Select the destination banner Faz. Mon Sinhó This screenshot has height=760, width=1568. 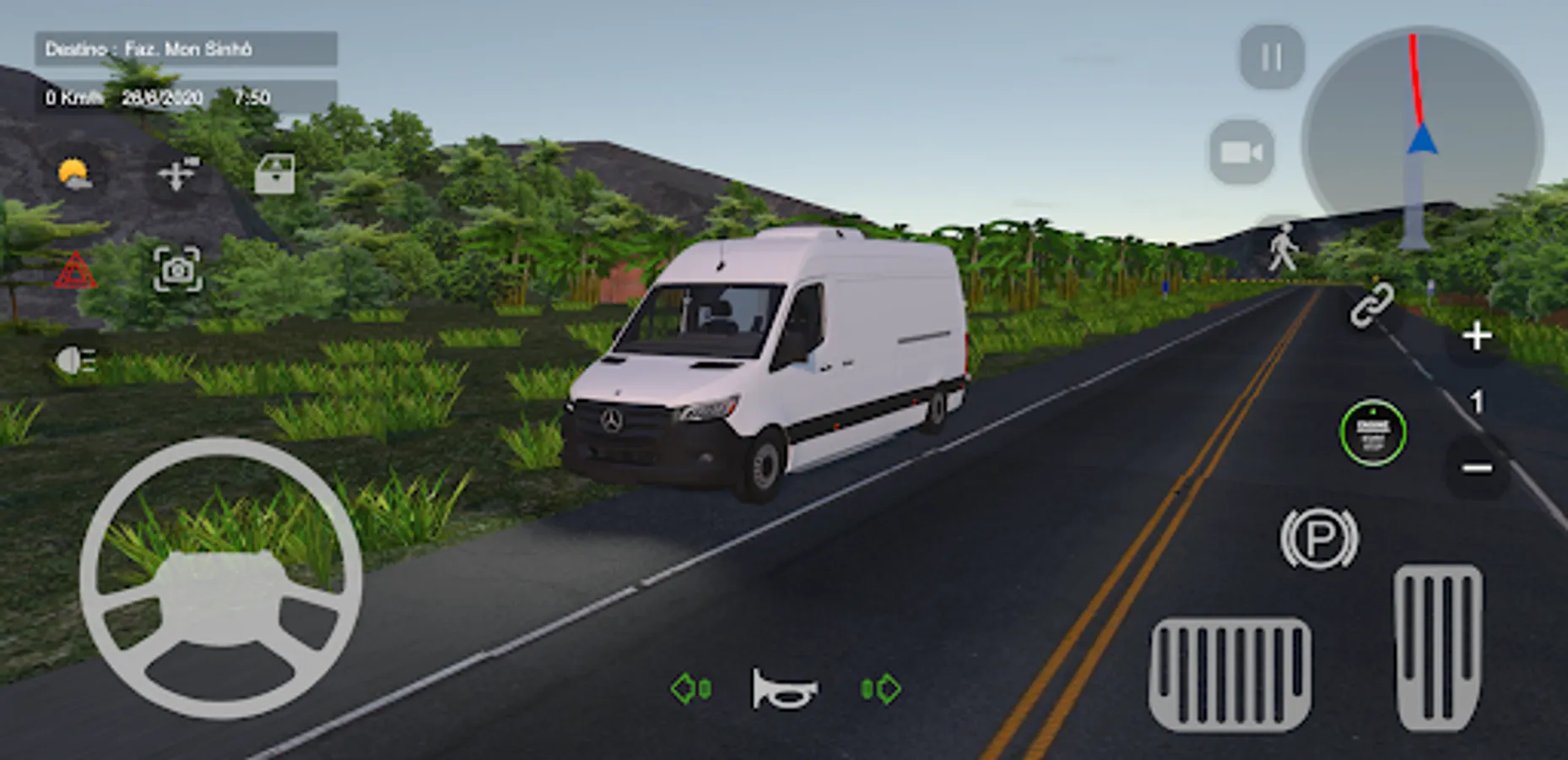[x=187, y=49]
